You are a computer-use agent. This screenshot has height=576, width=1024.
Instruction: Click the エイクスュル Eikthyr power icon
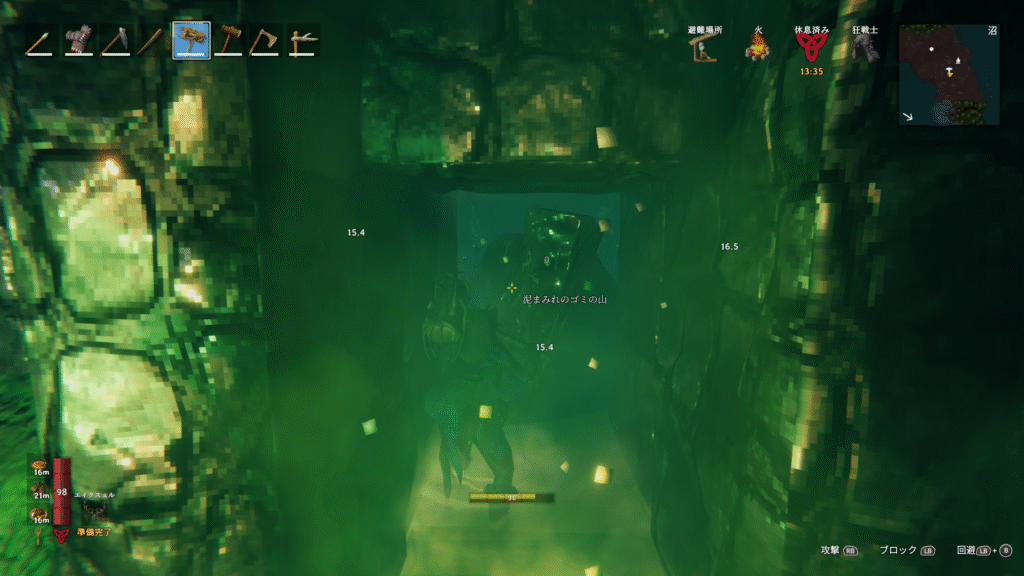coord(97,512)
